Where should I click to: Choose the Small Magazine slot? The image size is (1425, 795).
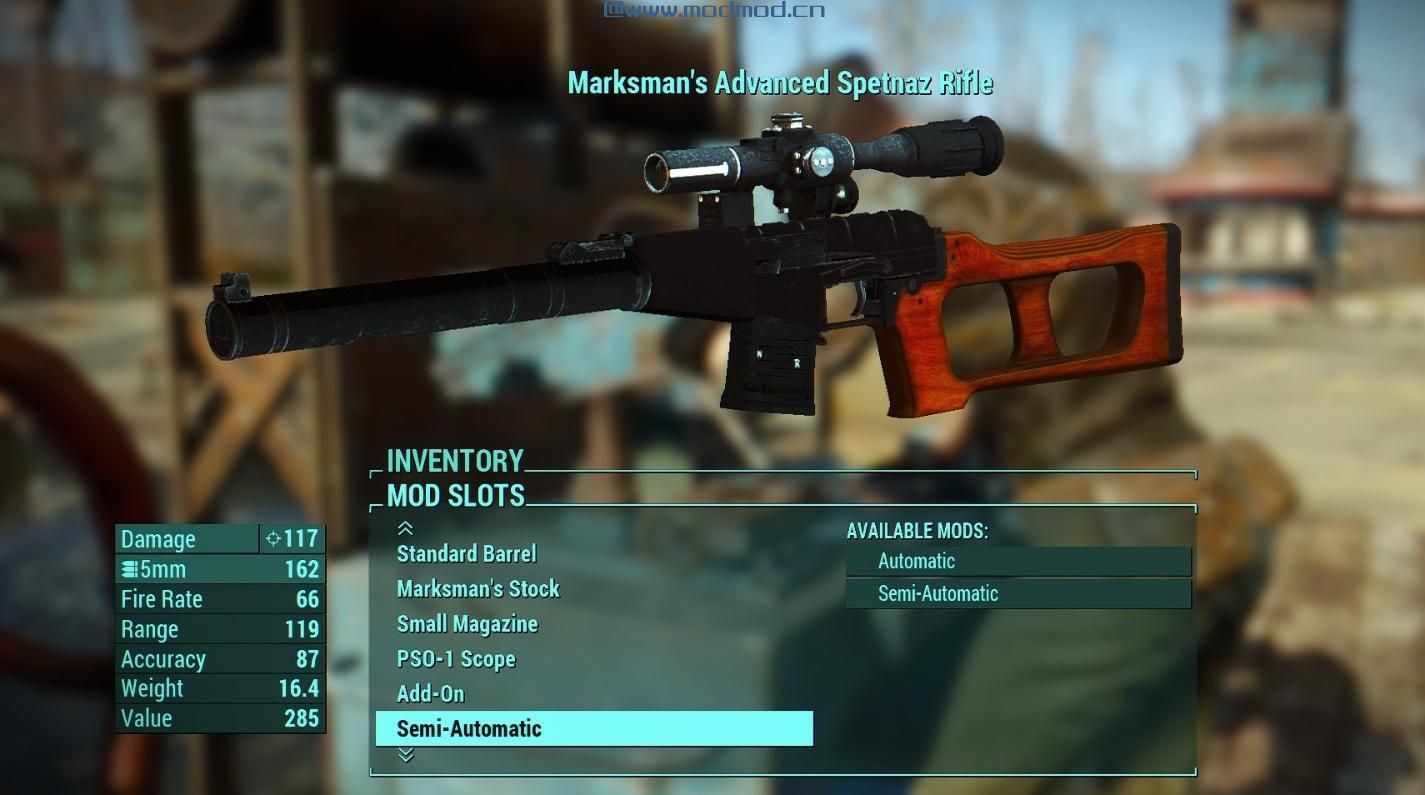467,624
